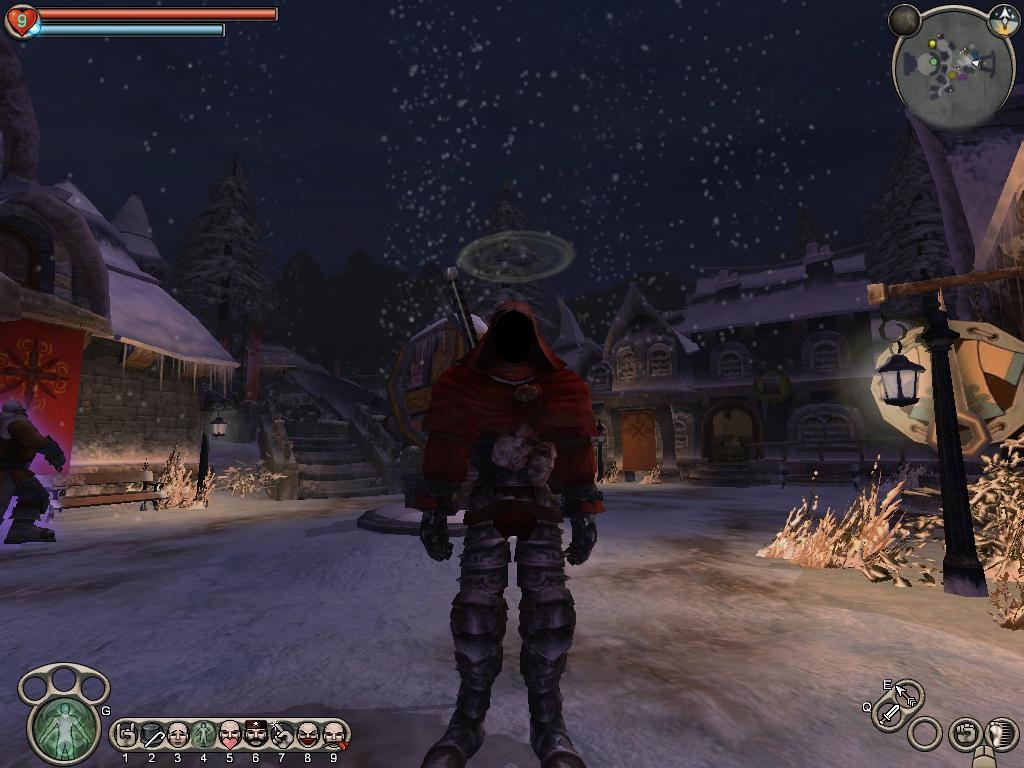Click the quest compass icon beside the minimap

[x=1003, y=18]
